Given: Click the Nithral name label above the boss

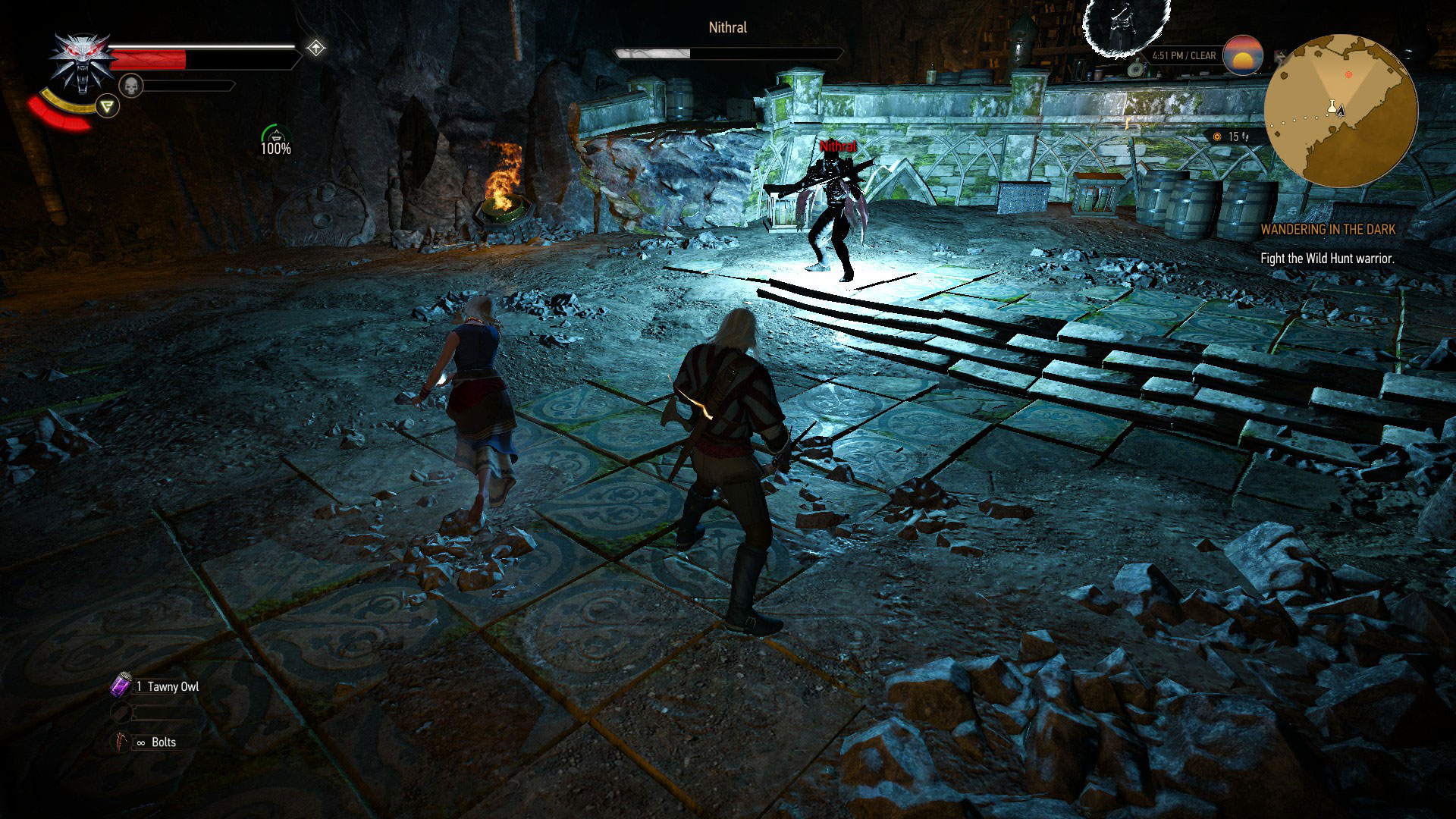Looking at the screenshot, I should (x=837, y=146).
